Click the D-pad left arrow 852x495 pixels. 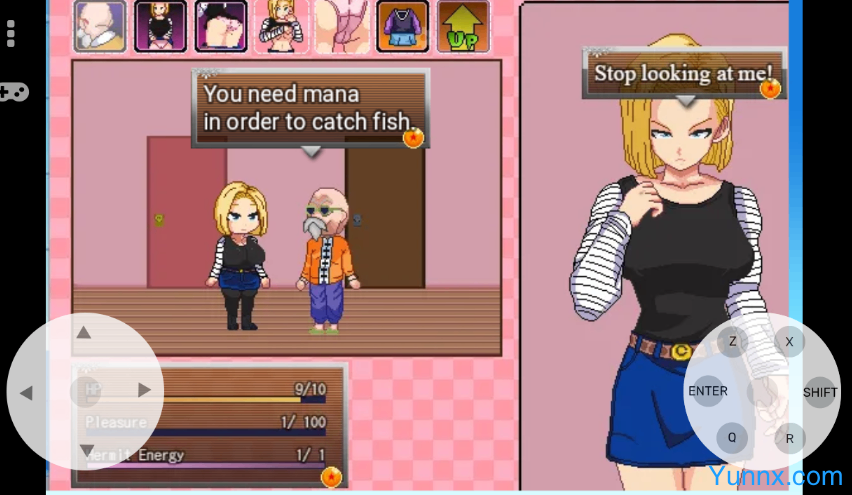[x=27, y=392]
